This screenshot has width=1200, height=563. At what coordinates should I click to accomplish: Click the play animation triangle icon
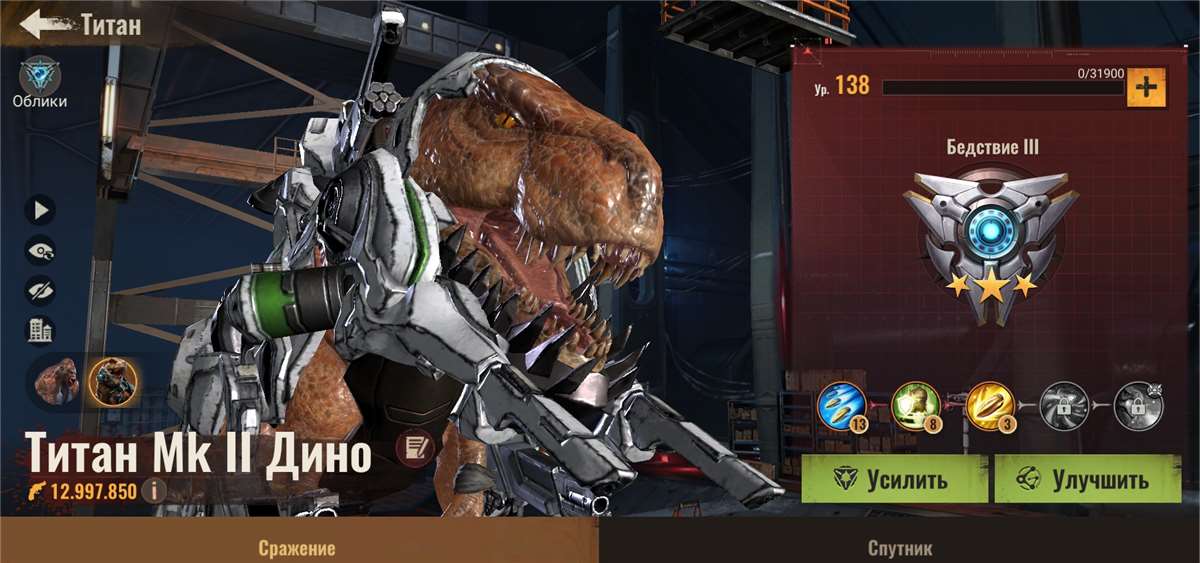pyautogui.click(x=41, y=210)
